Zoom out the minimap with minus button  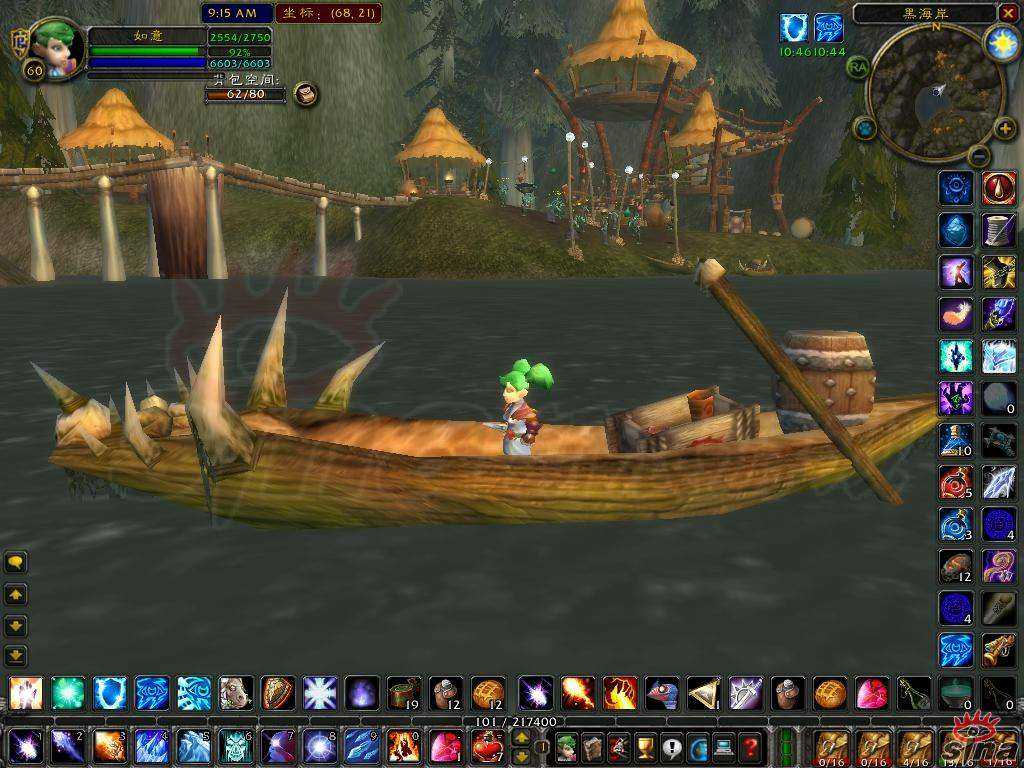point(979,155)
